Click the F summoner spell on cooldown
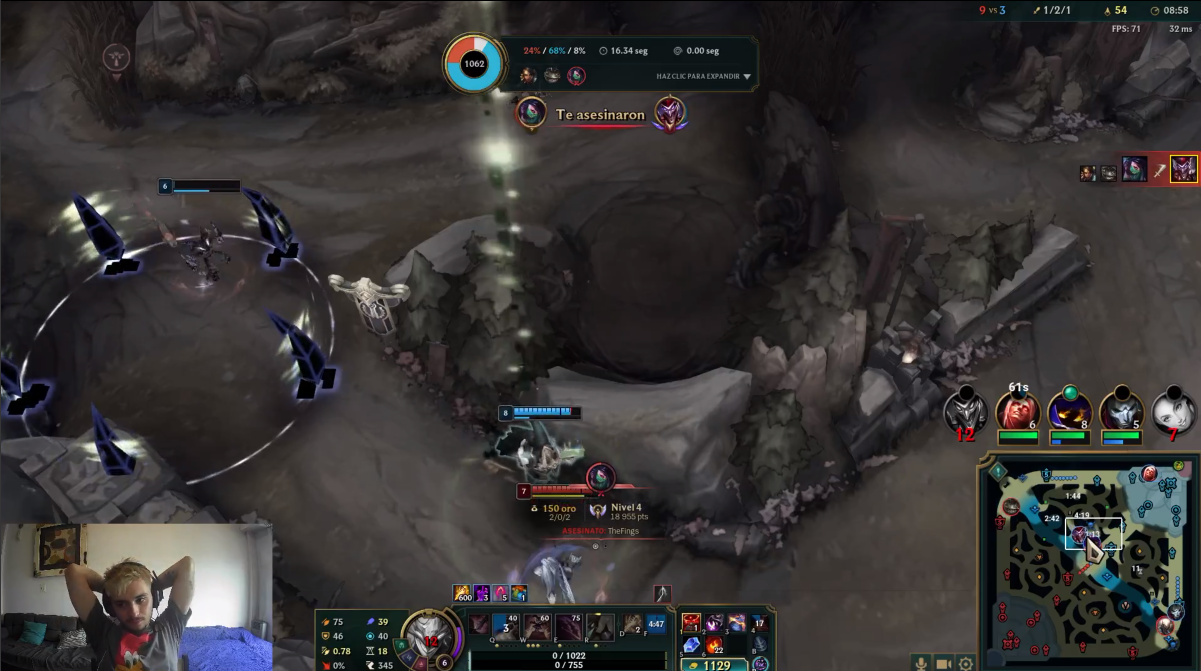This screenshot has width=1201, height=671. 656,625
